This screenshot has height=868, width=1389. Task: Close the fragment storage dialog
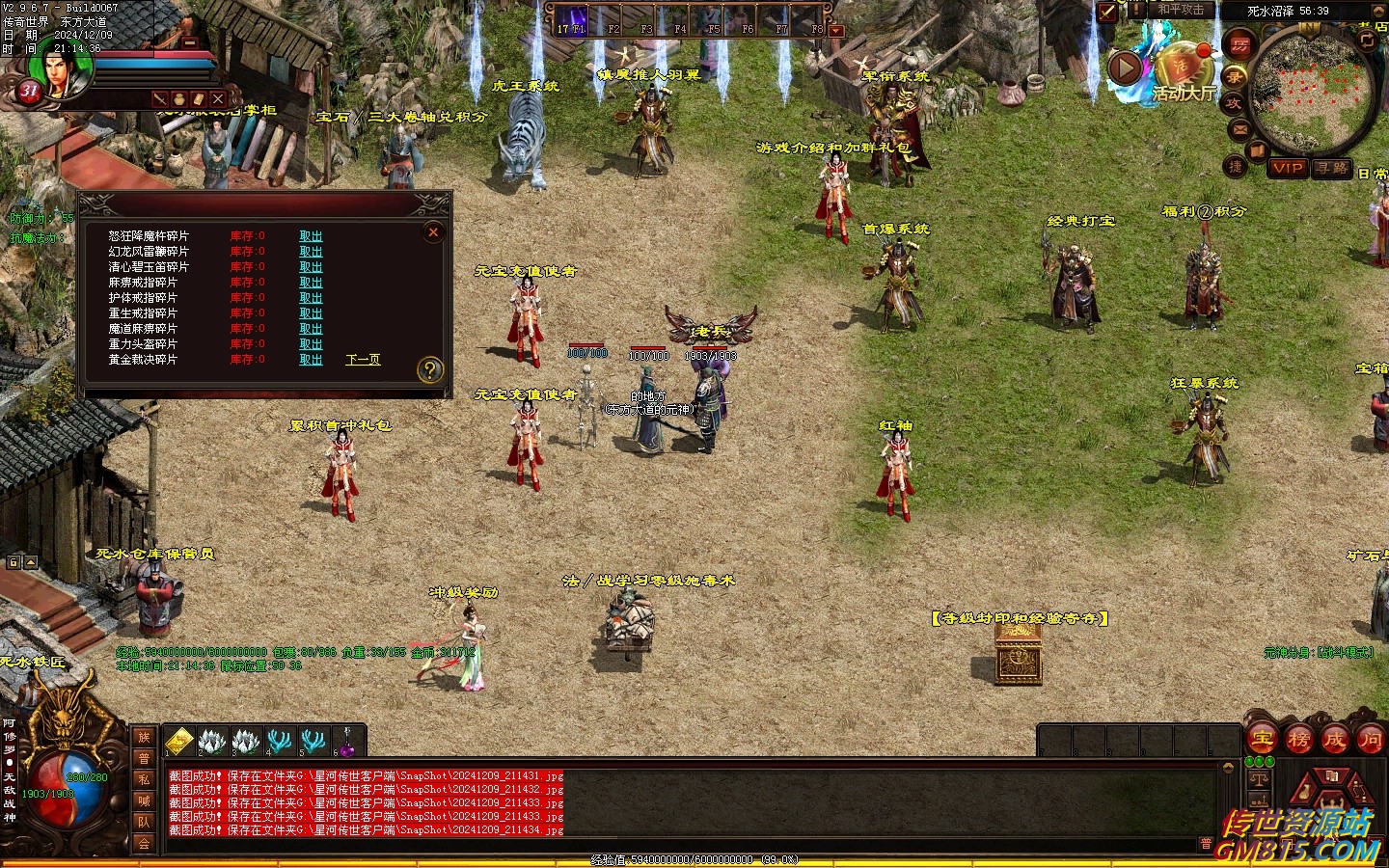433,232
